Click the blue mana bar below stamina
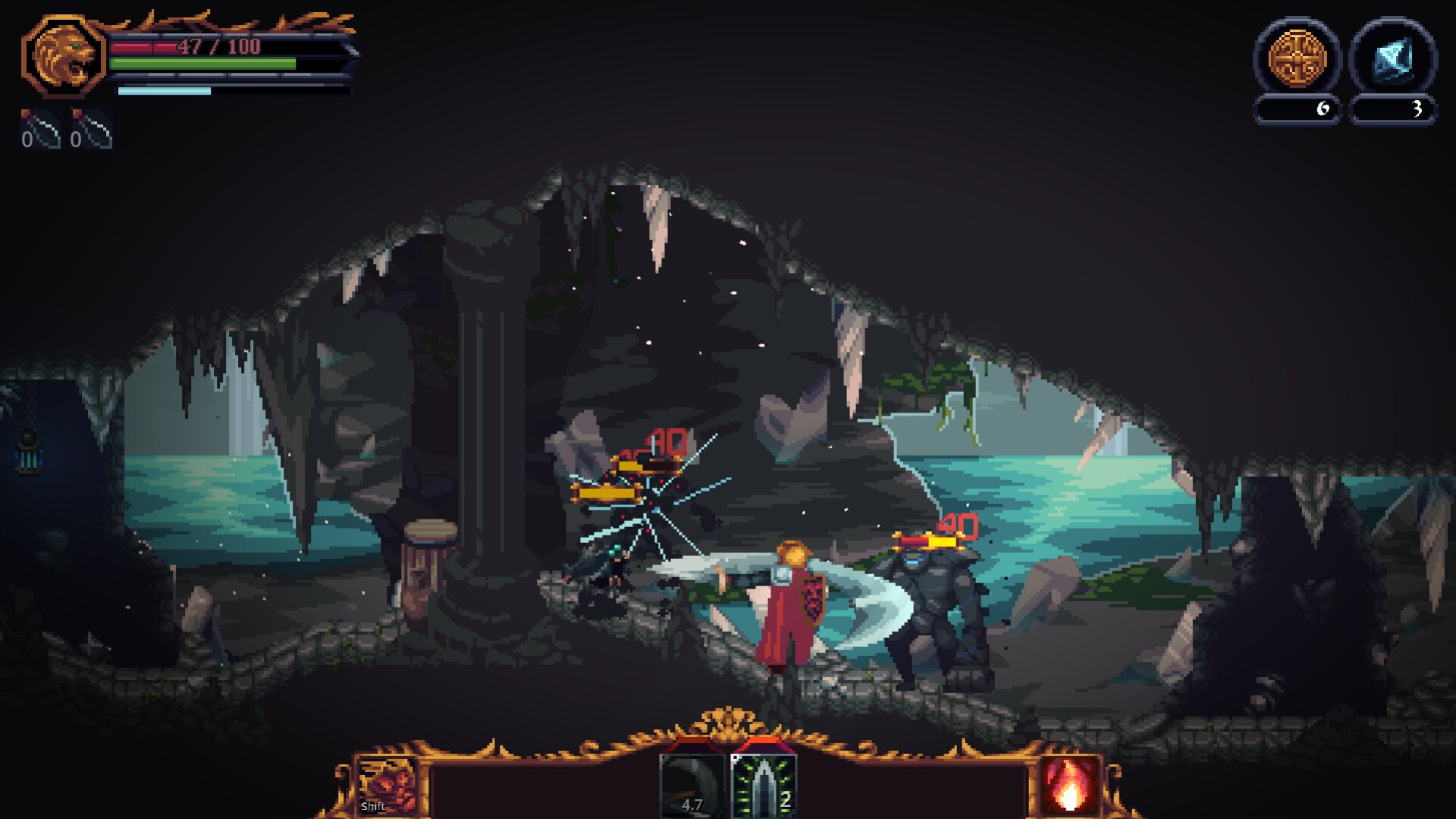The width and height of the screenshot is (1456, 819). (163, 91)
